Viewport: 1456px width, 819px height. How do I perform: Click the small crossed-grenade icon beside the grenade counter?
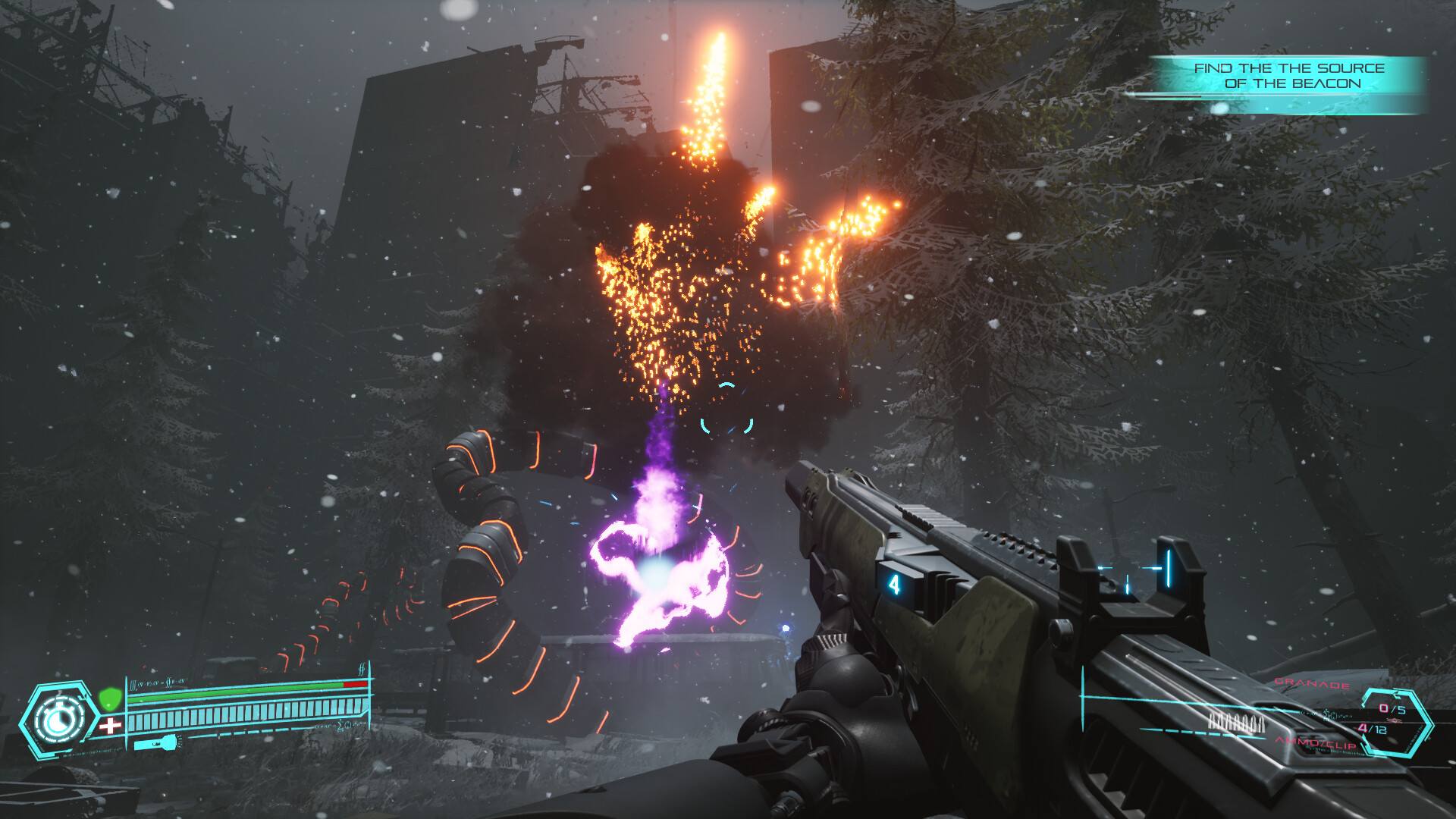(1392, 719)
